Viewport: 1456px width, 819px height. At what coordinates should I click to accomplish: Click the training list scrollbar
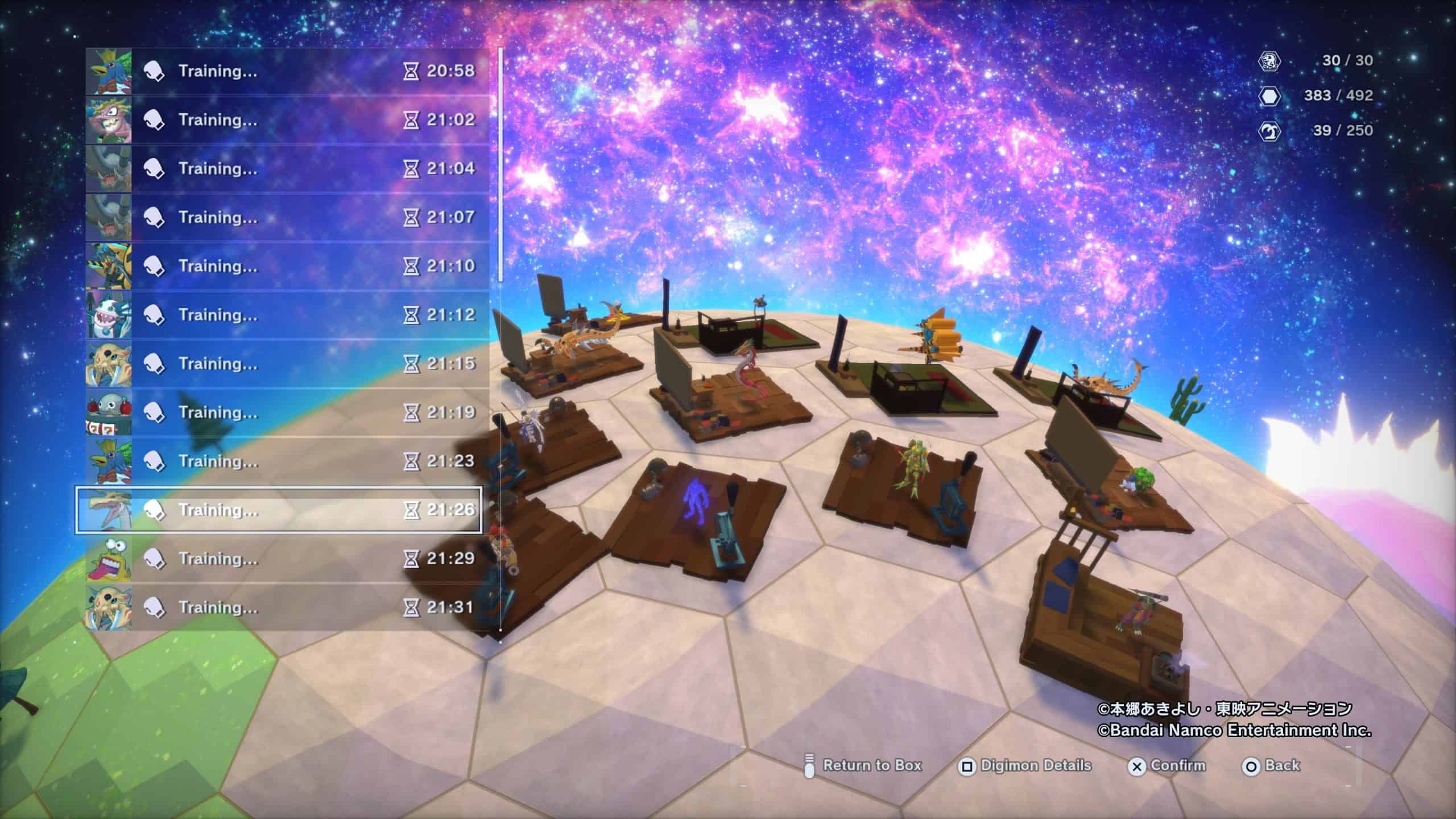500,165
